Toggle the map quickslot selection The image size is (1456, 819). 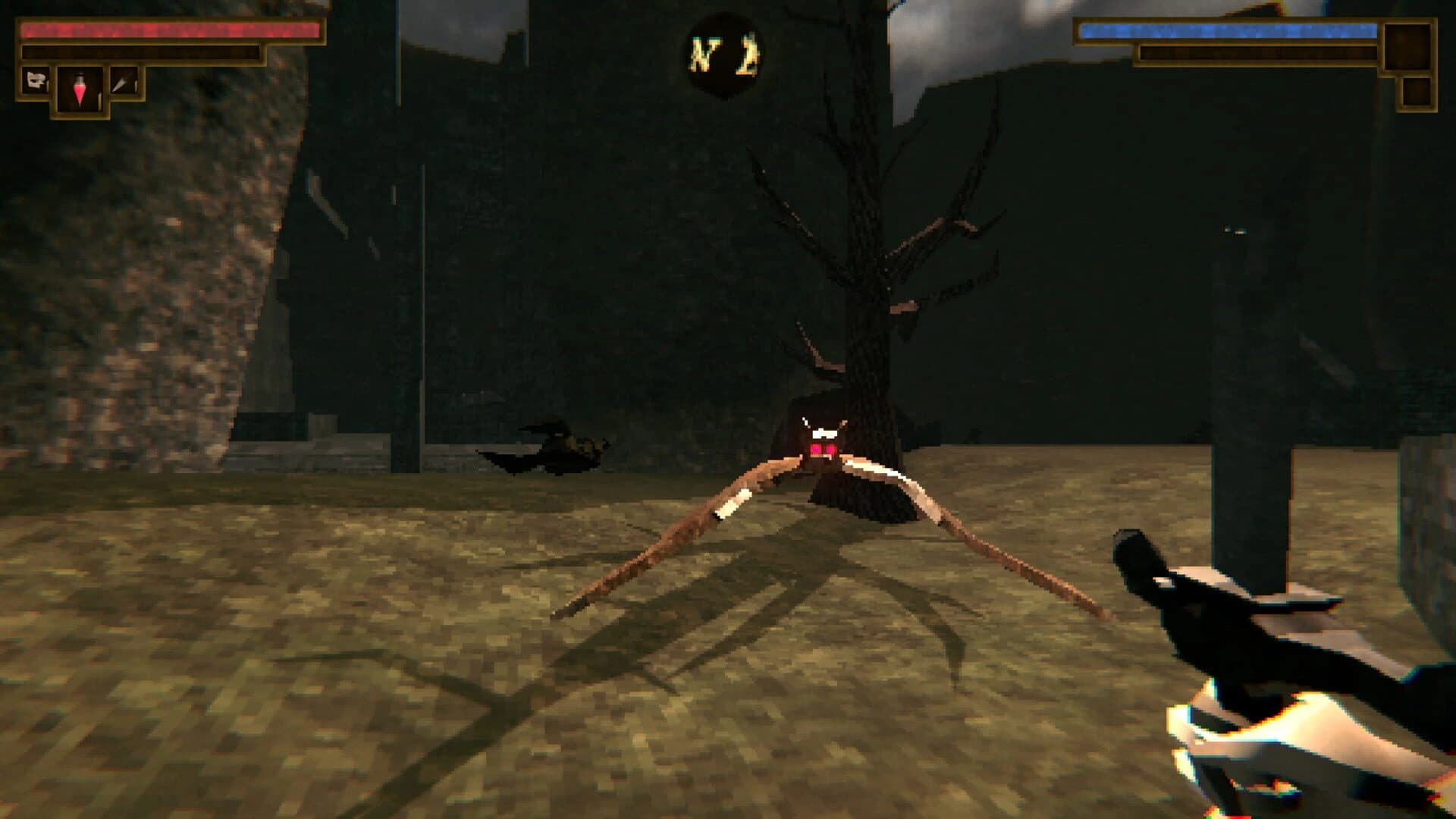click(35, 80)
